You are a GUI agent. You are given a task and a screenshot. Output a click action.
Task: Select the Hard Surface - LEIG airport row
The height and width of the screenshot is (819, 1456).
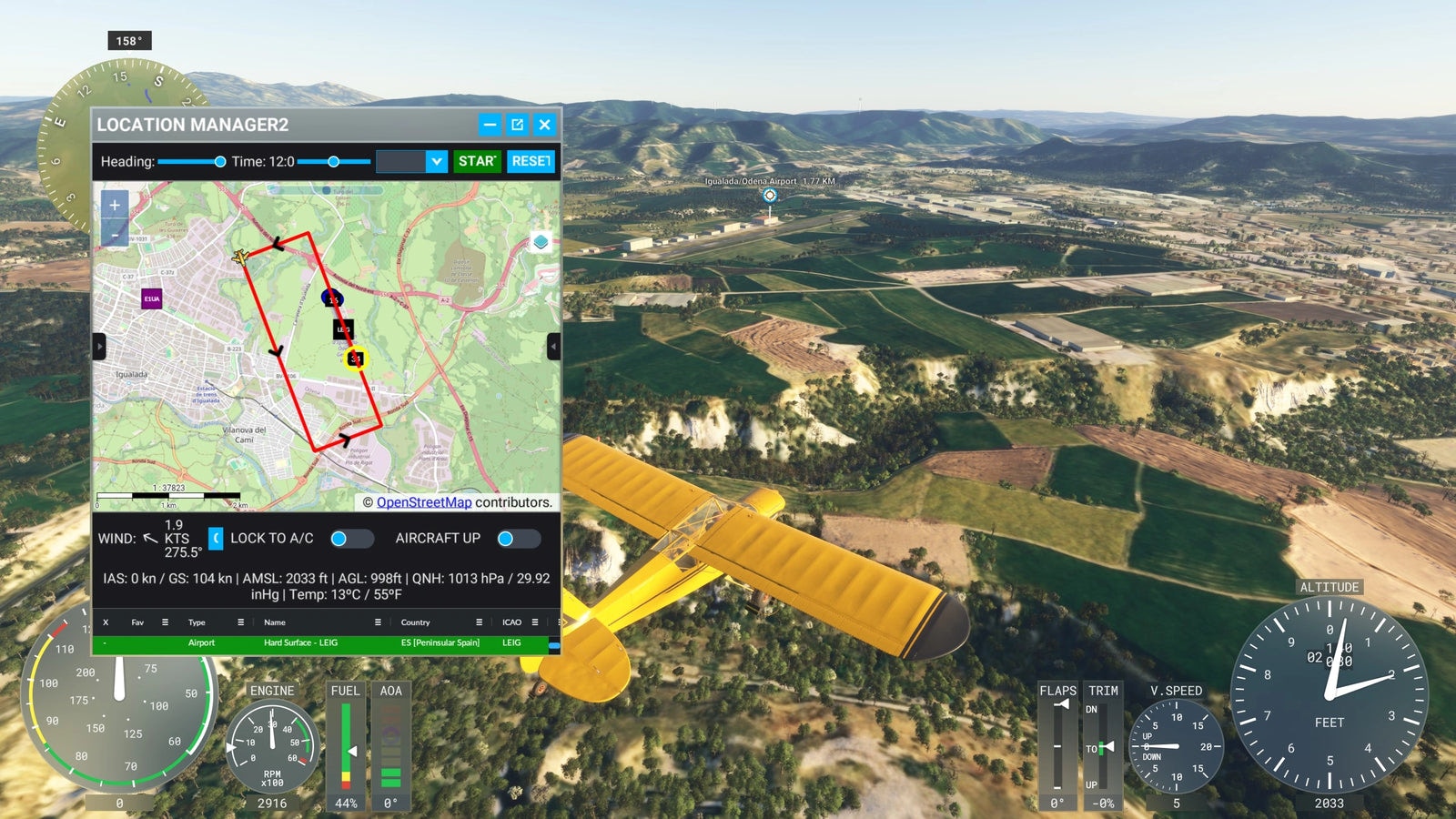pyautogui.click(x=300, y=642)
